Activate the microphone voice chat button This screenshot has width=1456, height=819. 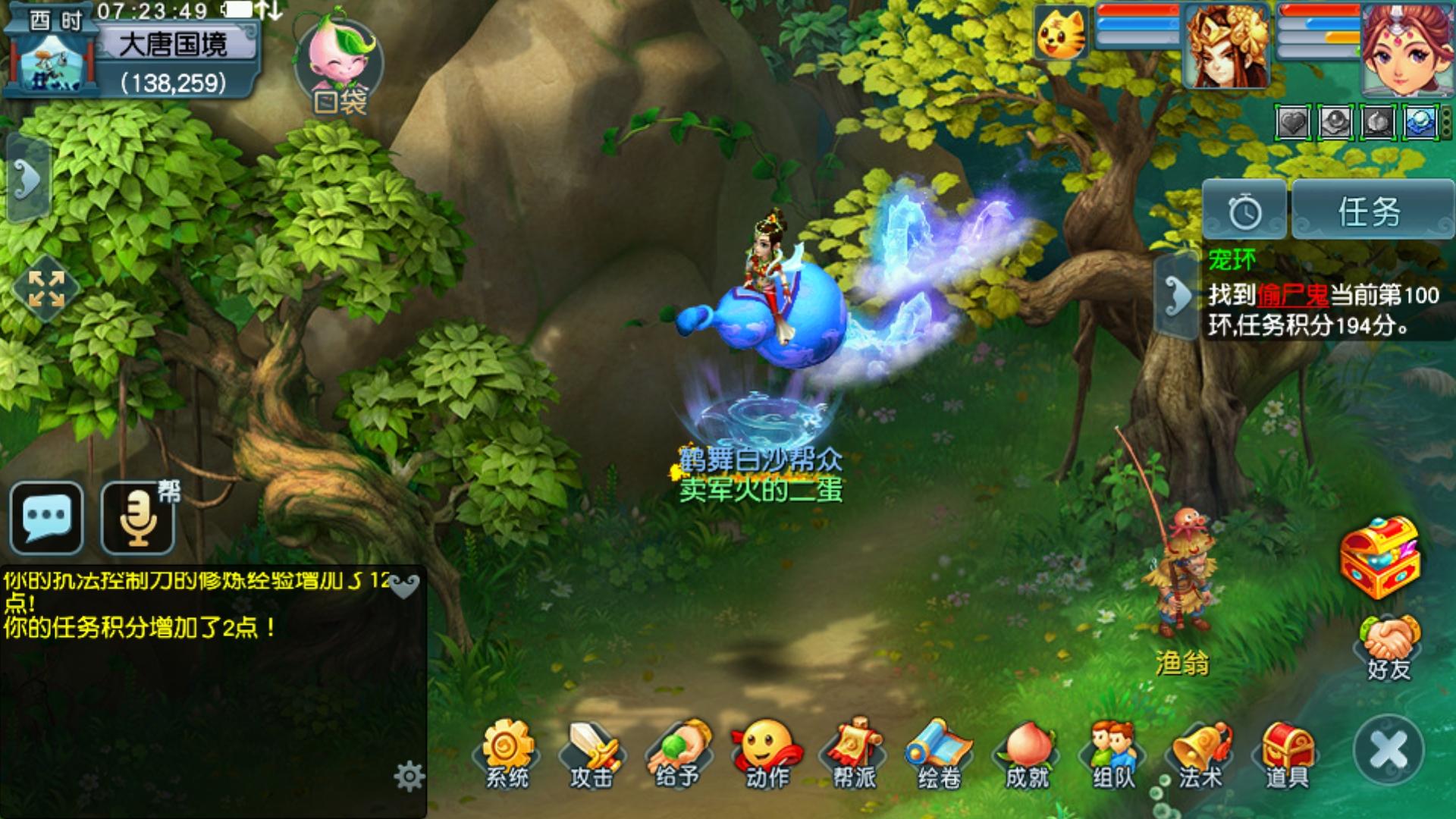click(138, 517)
